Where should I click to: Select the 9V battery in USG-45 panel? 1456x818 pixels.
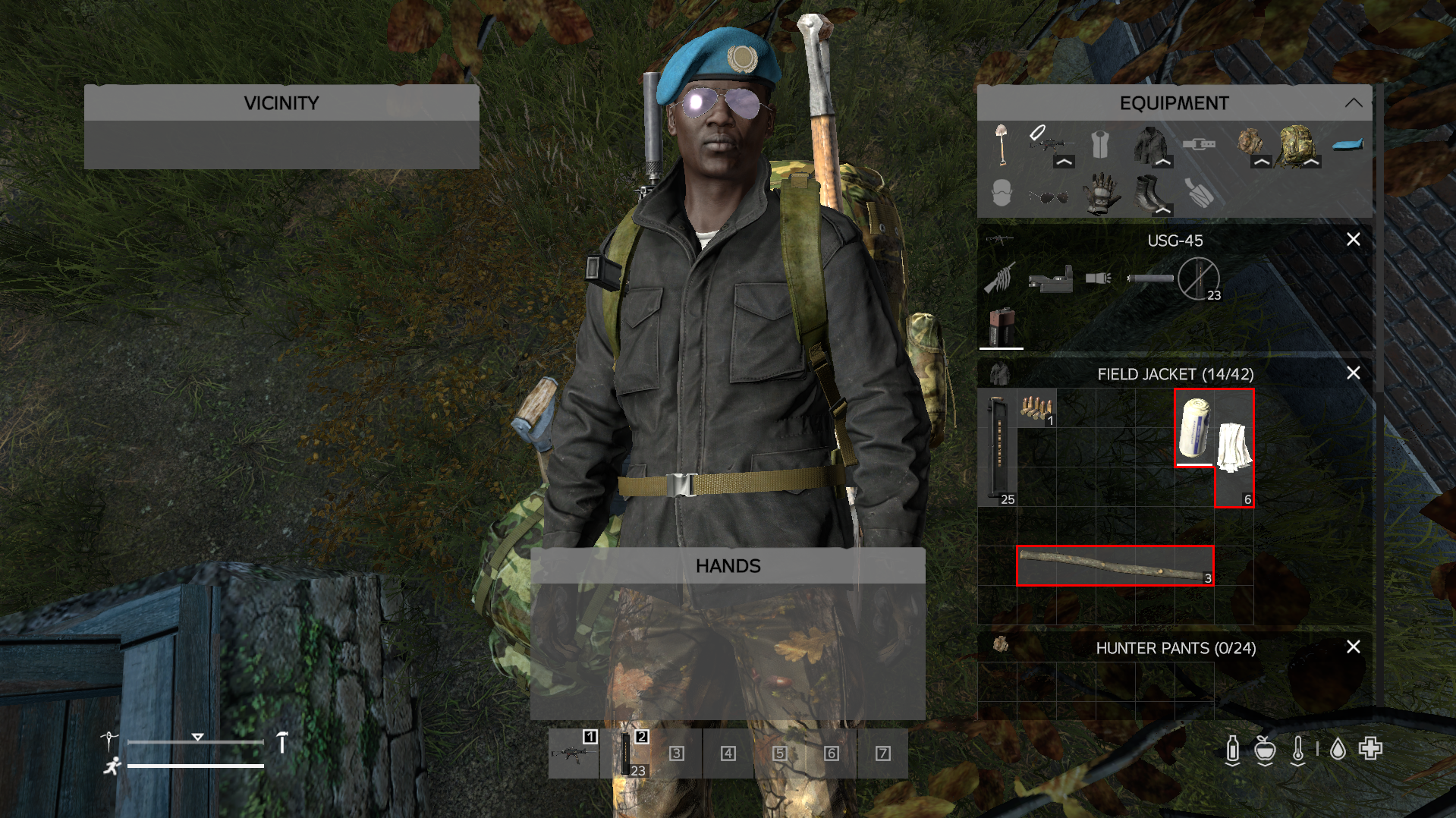(x=1002, y=326)
